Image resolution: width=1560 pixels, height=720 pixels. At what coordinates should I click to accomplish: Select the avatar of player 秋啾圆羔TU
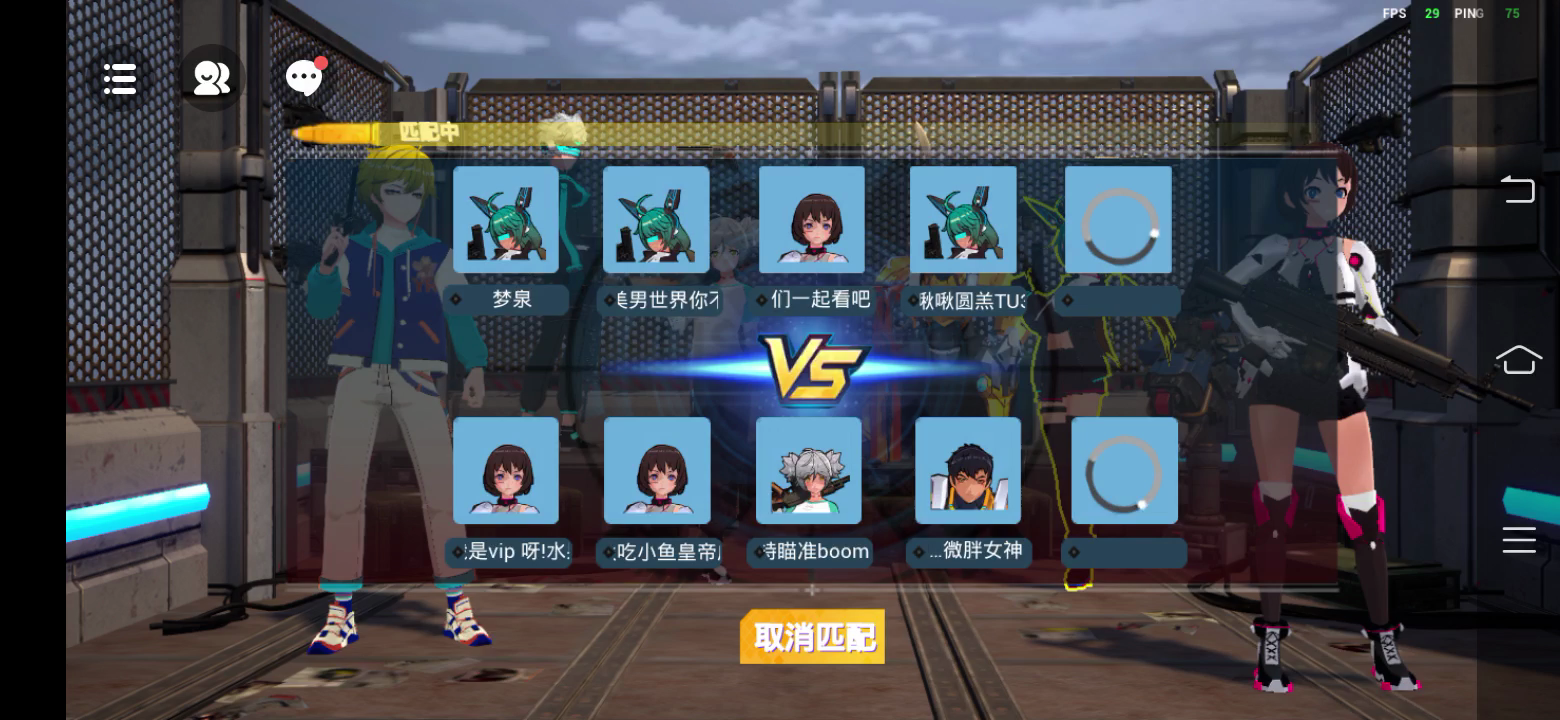point(963,219)
